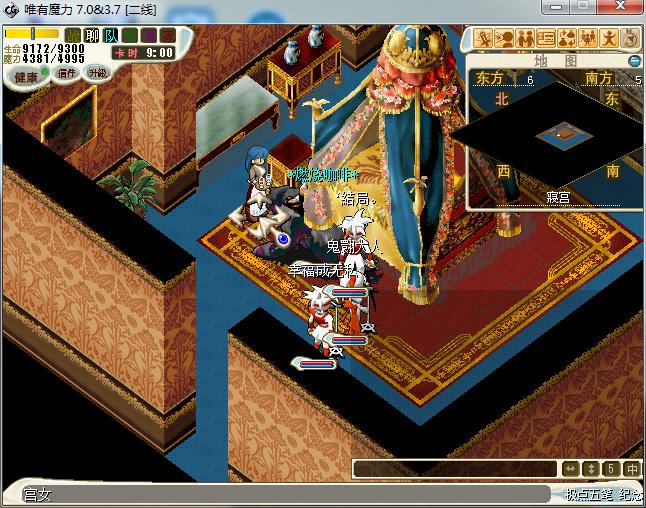Click the duel action icon with fighting figure
The width and height of the screenshot is (646, 508).
[483, 39]
